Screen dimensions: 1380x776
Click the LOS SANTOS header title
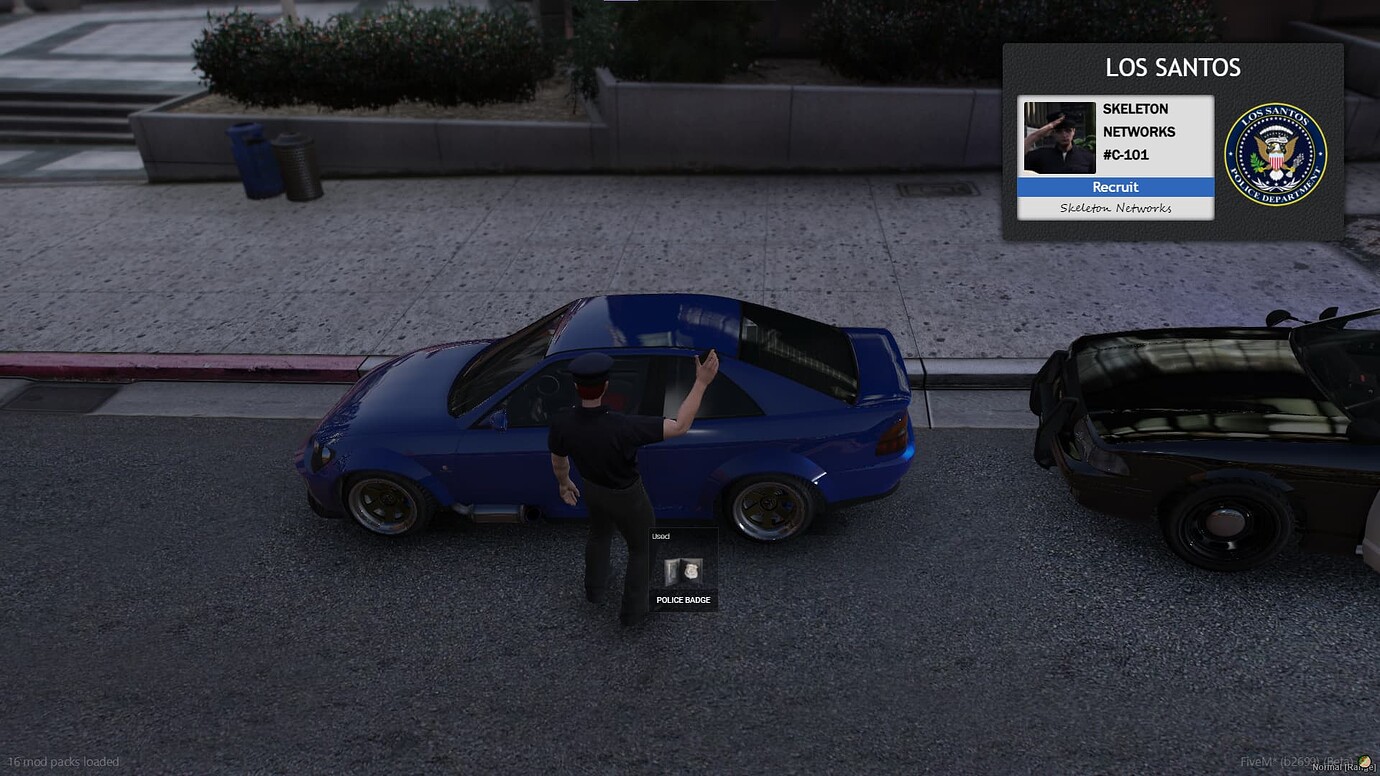(x=1172, y=68)
